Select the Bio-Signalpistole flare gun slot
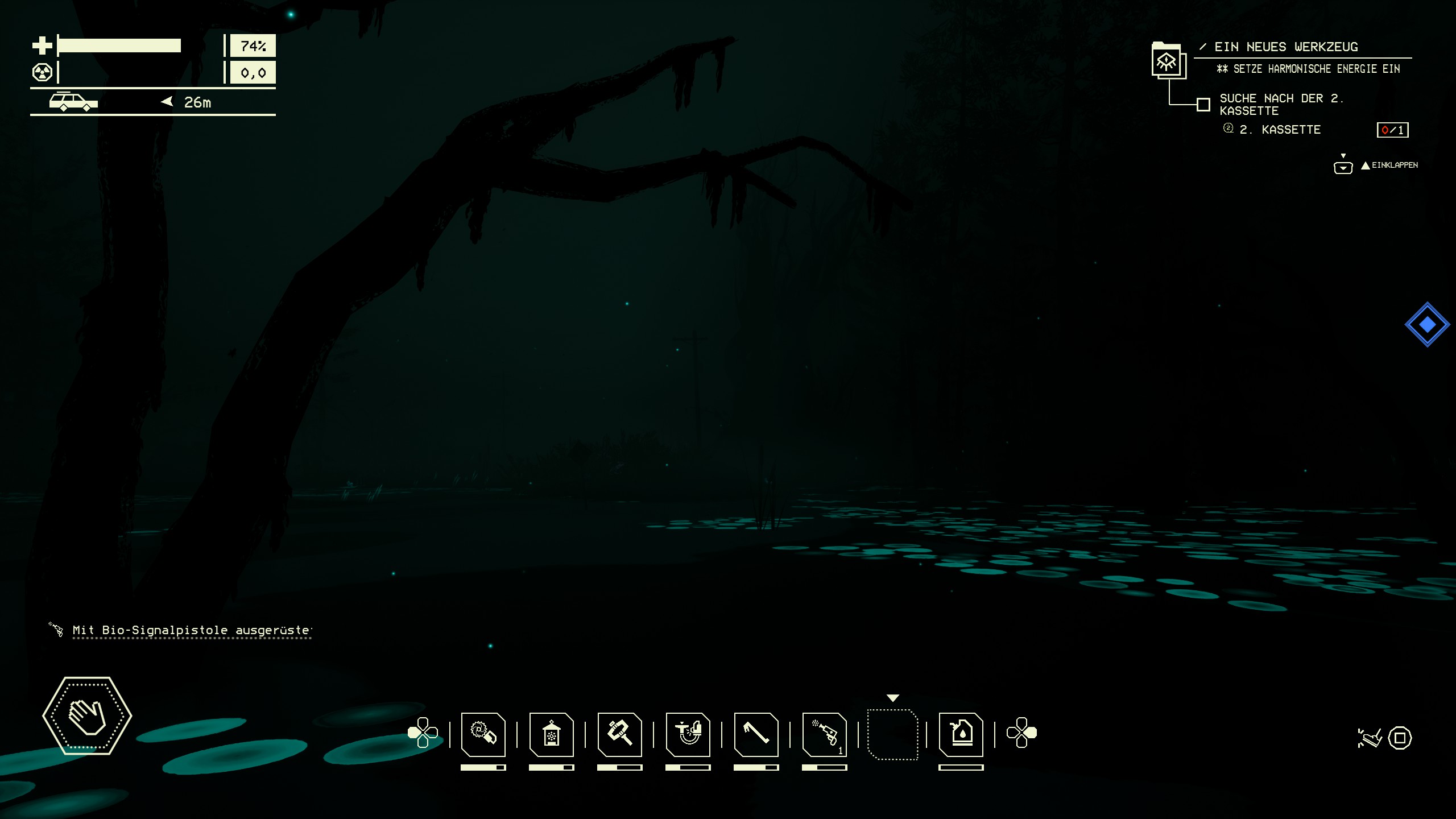 [x=824, y=734]
